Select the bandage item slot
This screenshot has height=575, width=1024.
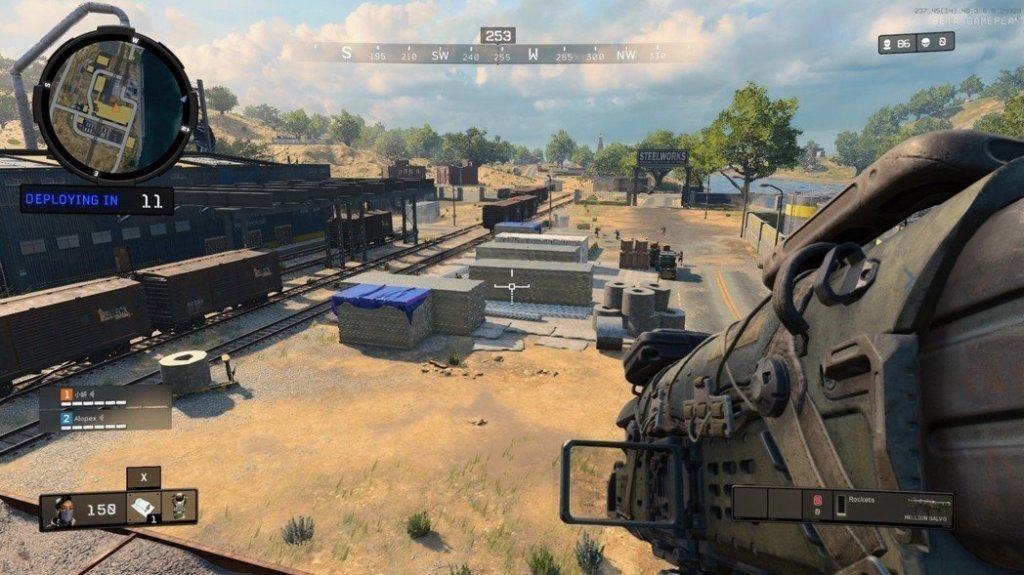(143, 506)
